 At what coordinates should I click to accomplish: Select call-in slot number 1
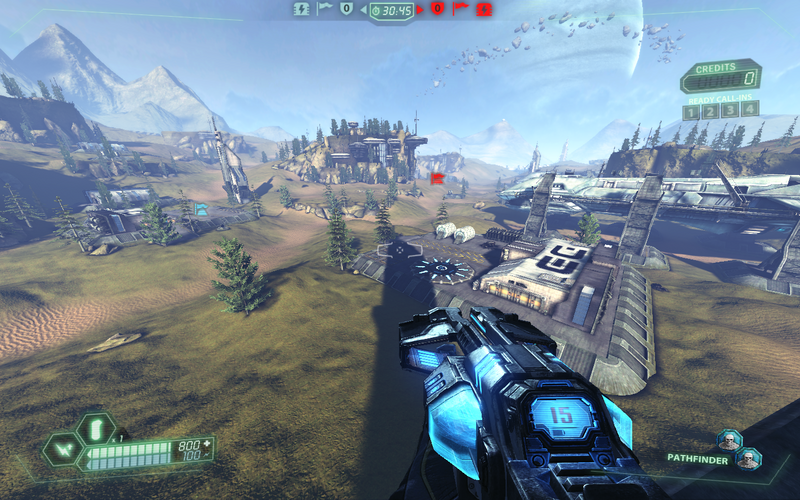pyautogui.click(x=692, y=109)
